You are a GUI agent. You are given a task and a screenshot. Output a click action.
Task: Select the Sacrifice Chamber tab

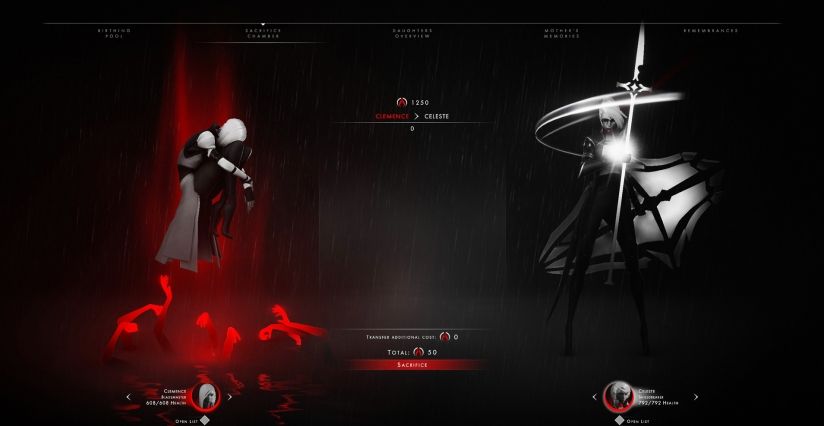263,33
